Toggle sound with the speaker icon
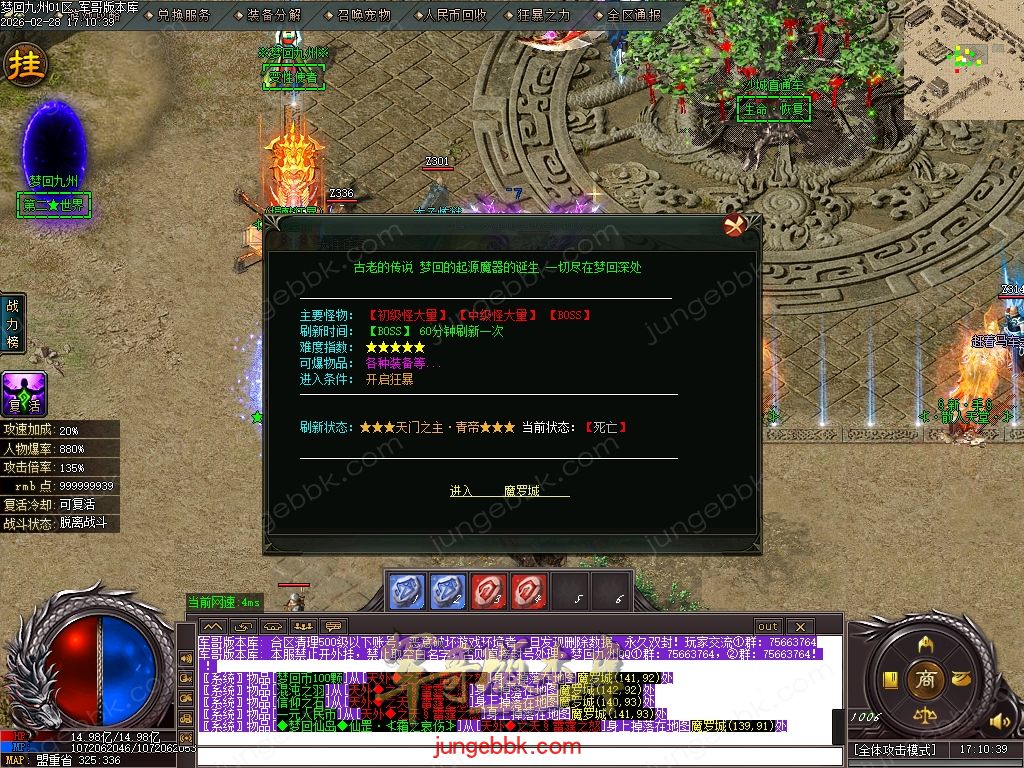Image resolution: width=1024 pixels, height=768 pixels. point(997,720)
